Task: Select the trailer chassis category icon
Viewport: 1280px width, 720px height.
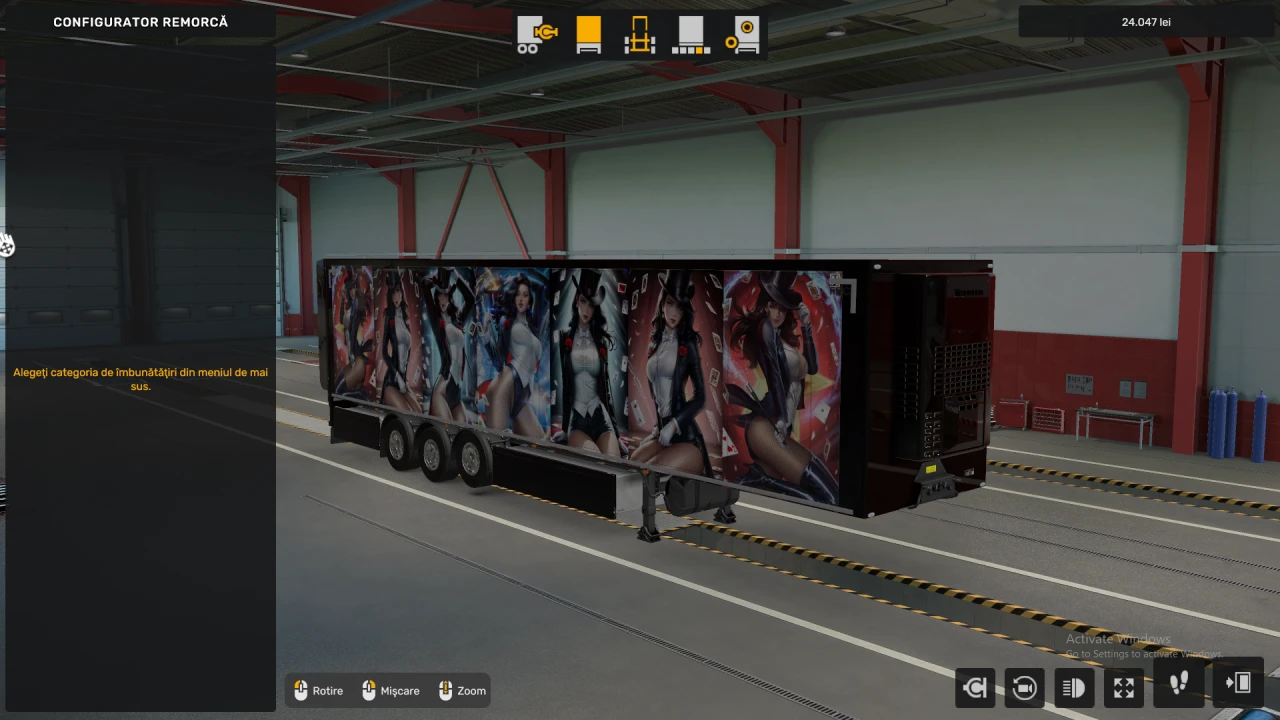Action: pos(640,33)
